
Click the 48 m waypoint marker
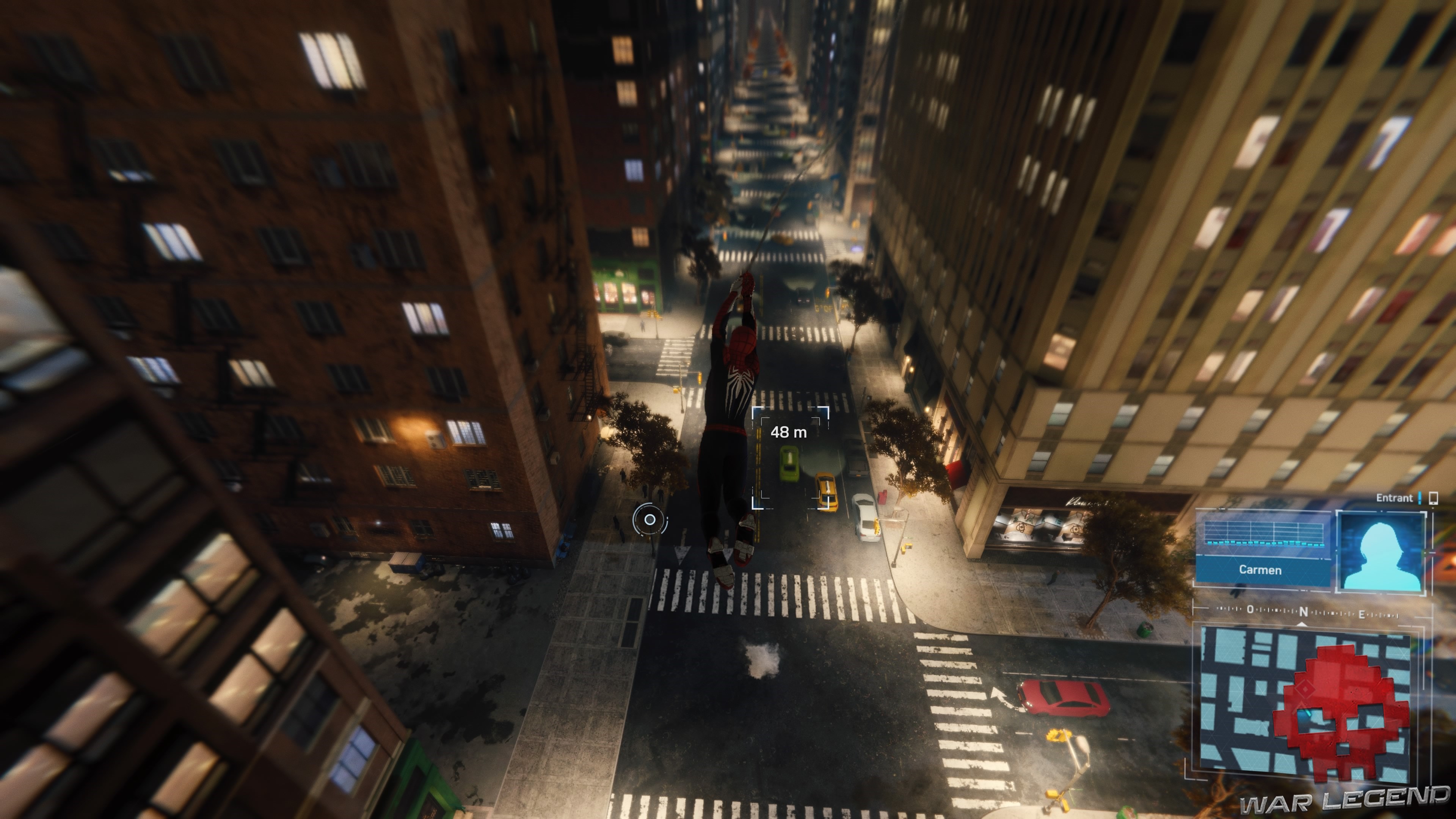[x=789, y=432]
